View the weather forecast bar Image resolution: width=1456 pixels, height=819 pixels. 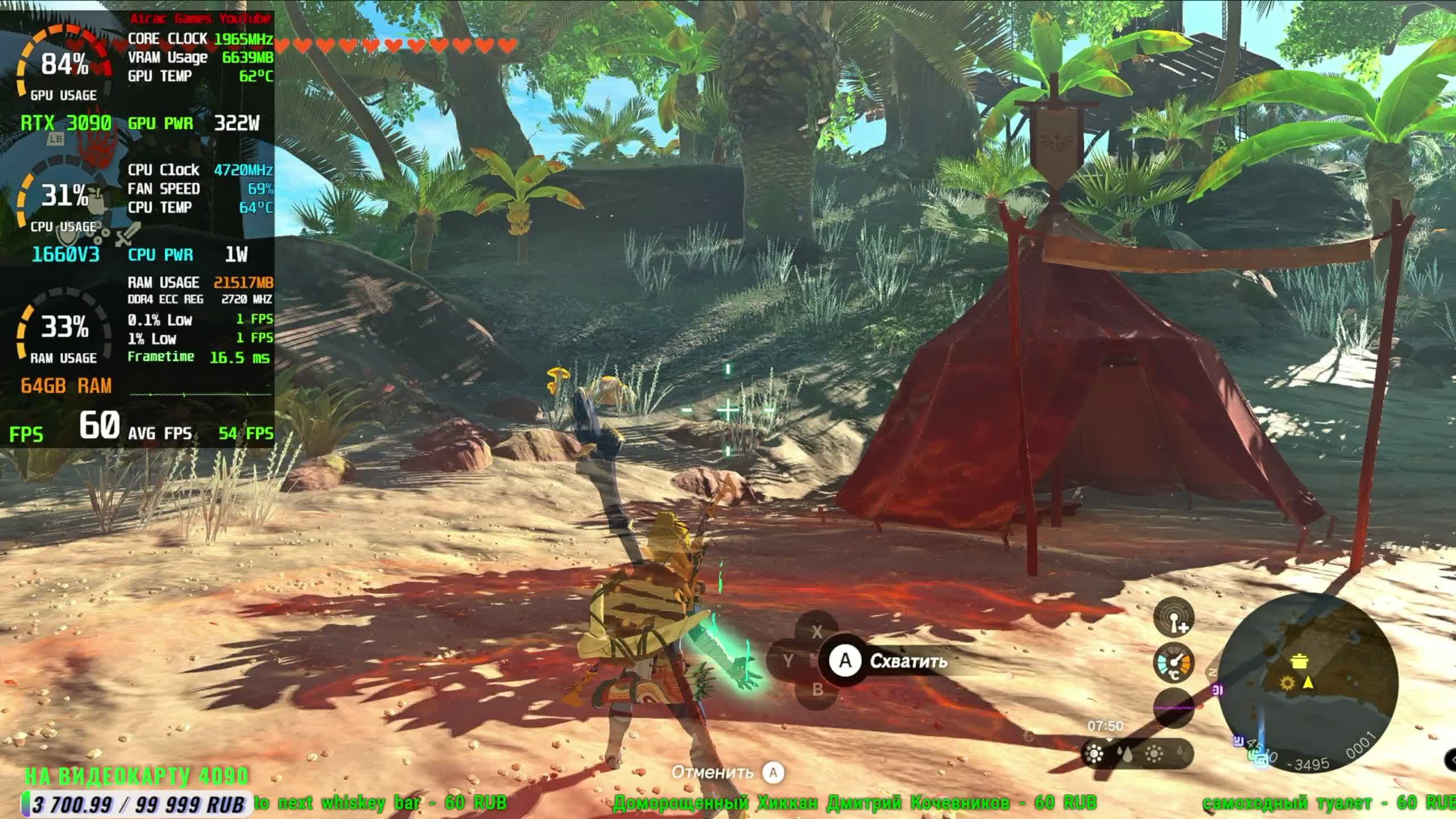tap(1136, 754)
